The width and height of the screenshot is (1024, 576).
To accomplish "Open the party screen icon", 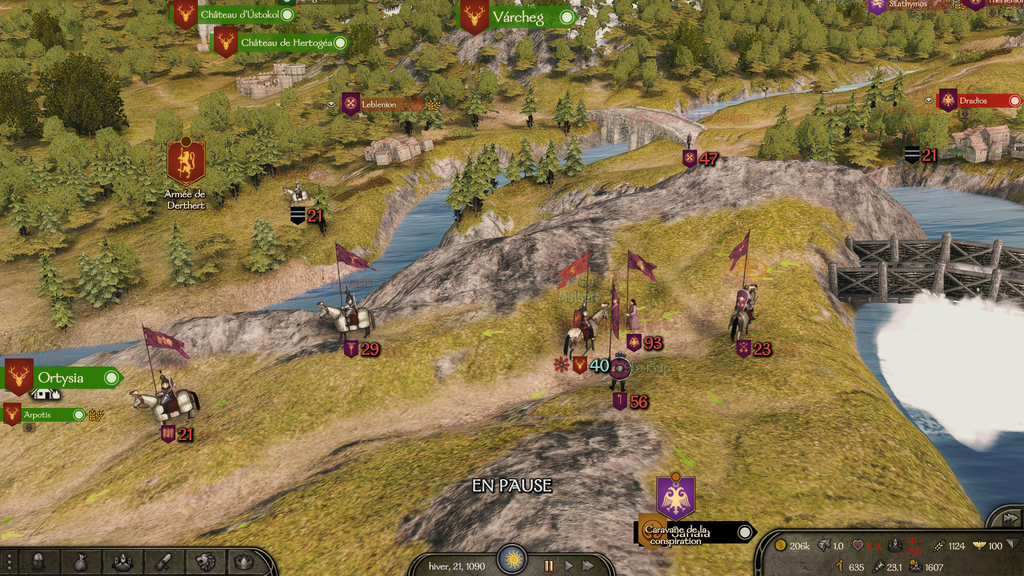I will tap(122, 562).
